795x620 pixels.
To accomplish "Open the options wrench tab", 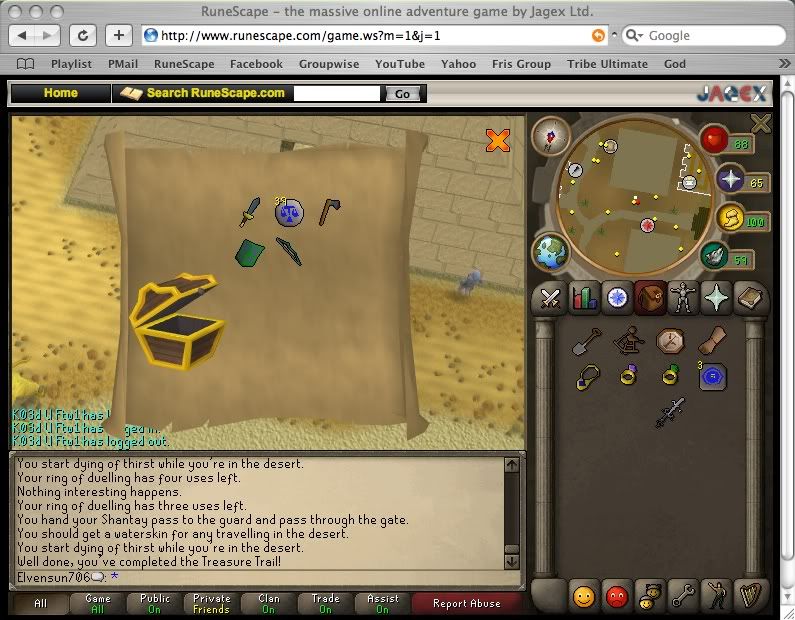I will [683, 596].
